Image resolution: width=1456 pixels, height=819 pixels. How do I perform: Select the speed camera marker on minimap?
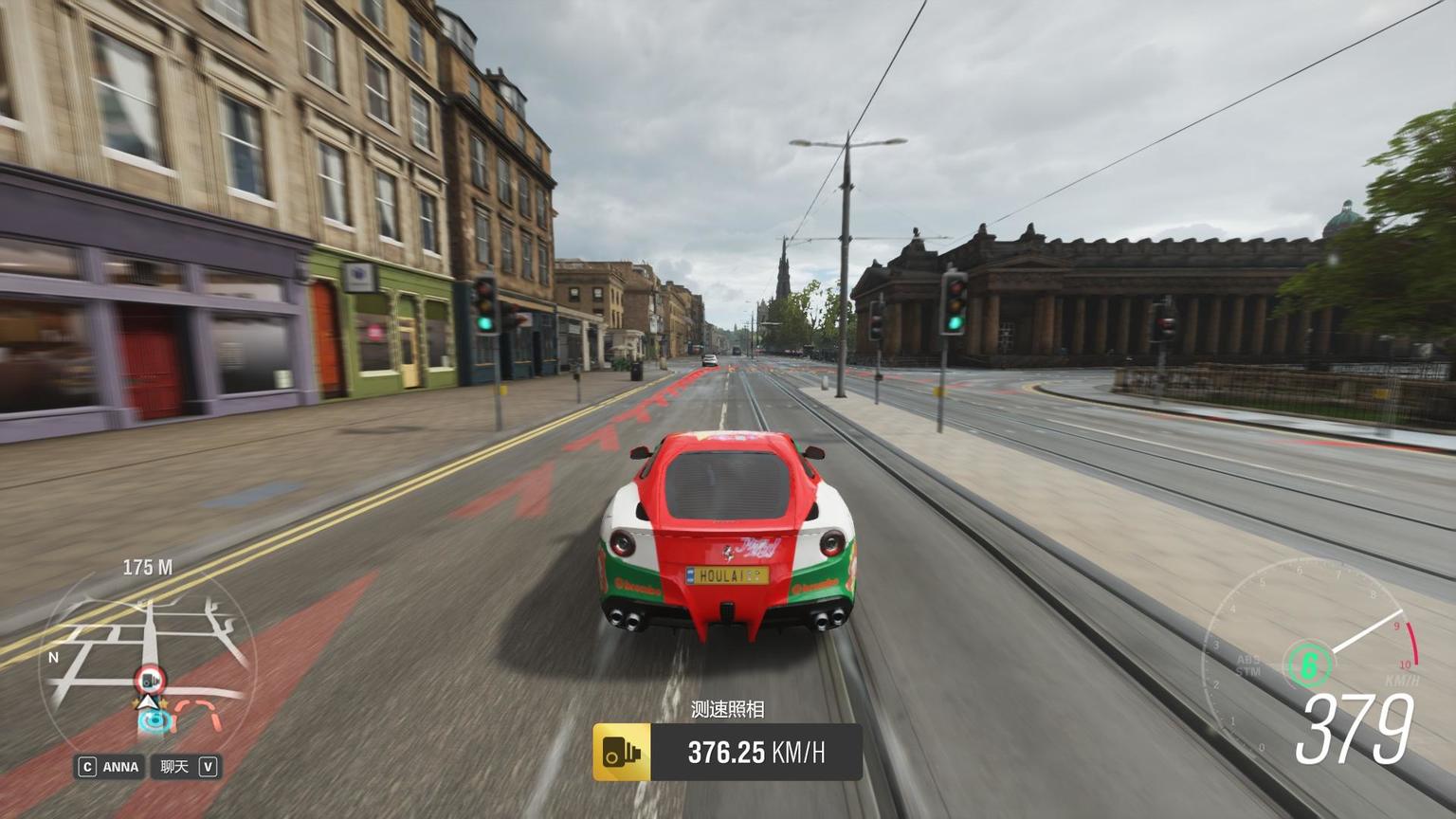click(x=150, y=680)
